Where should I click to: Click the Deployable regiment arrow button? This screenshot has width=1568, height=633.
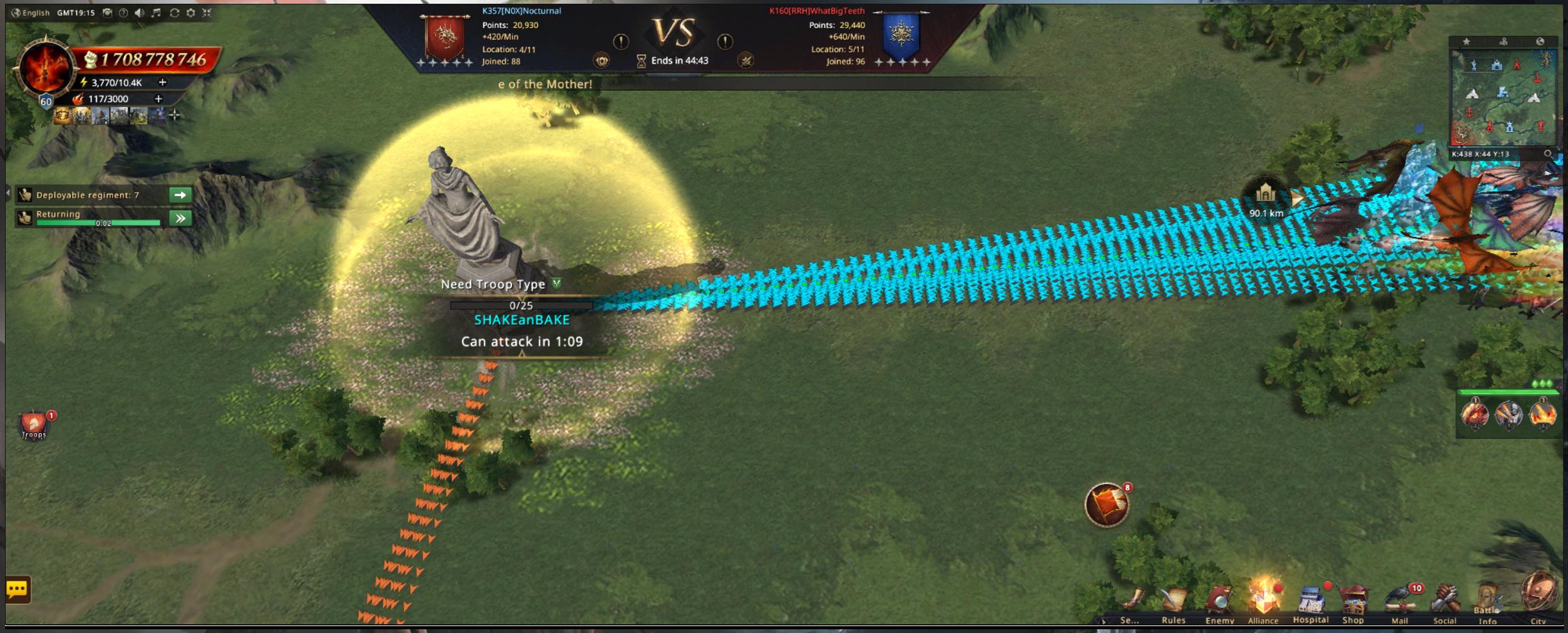(180, 195)
